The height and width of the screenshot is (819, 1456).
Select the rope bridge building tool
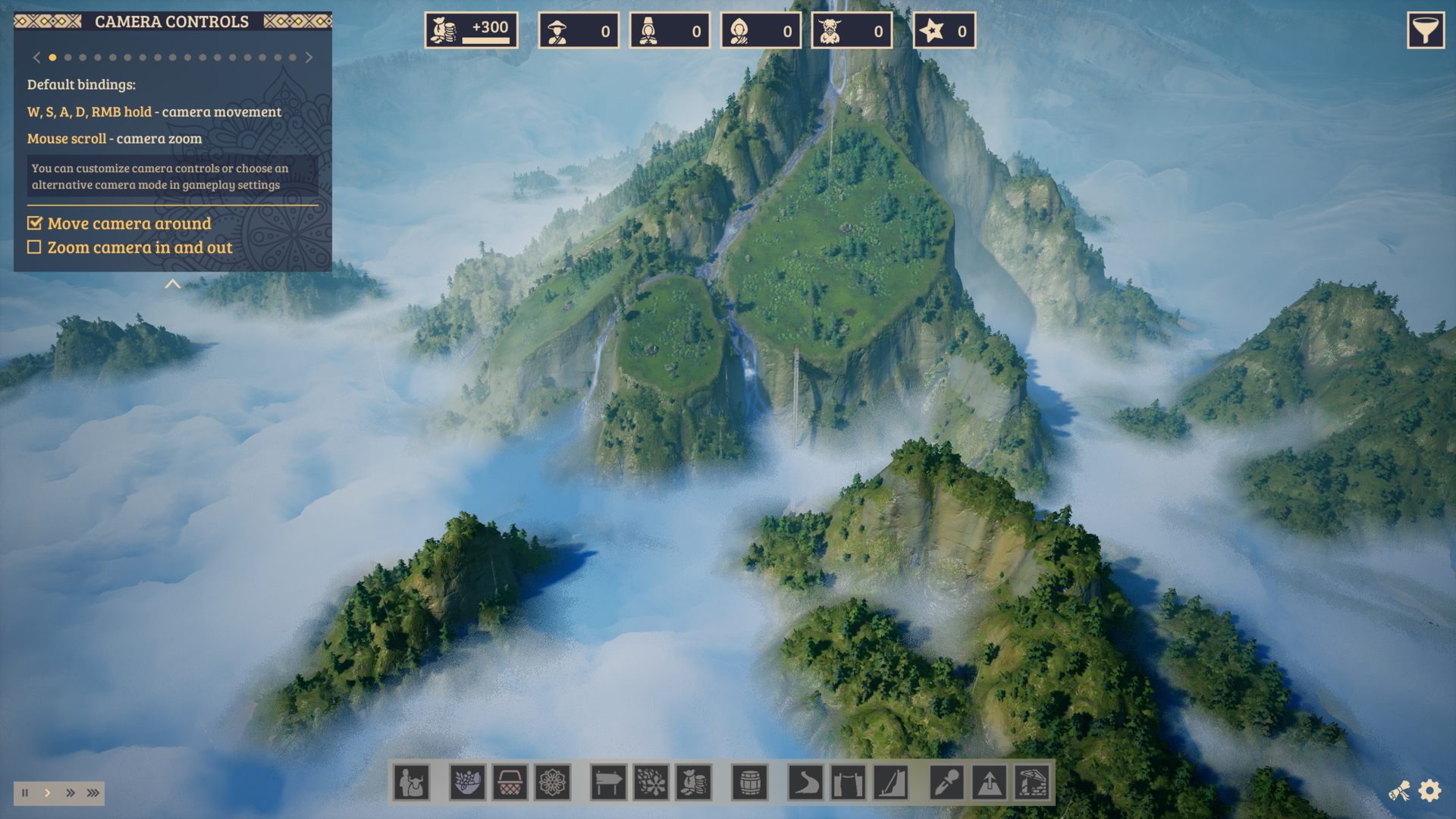pos(848,782)
